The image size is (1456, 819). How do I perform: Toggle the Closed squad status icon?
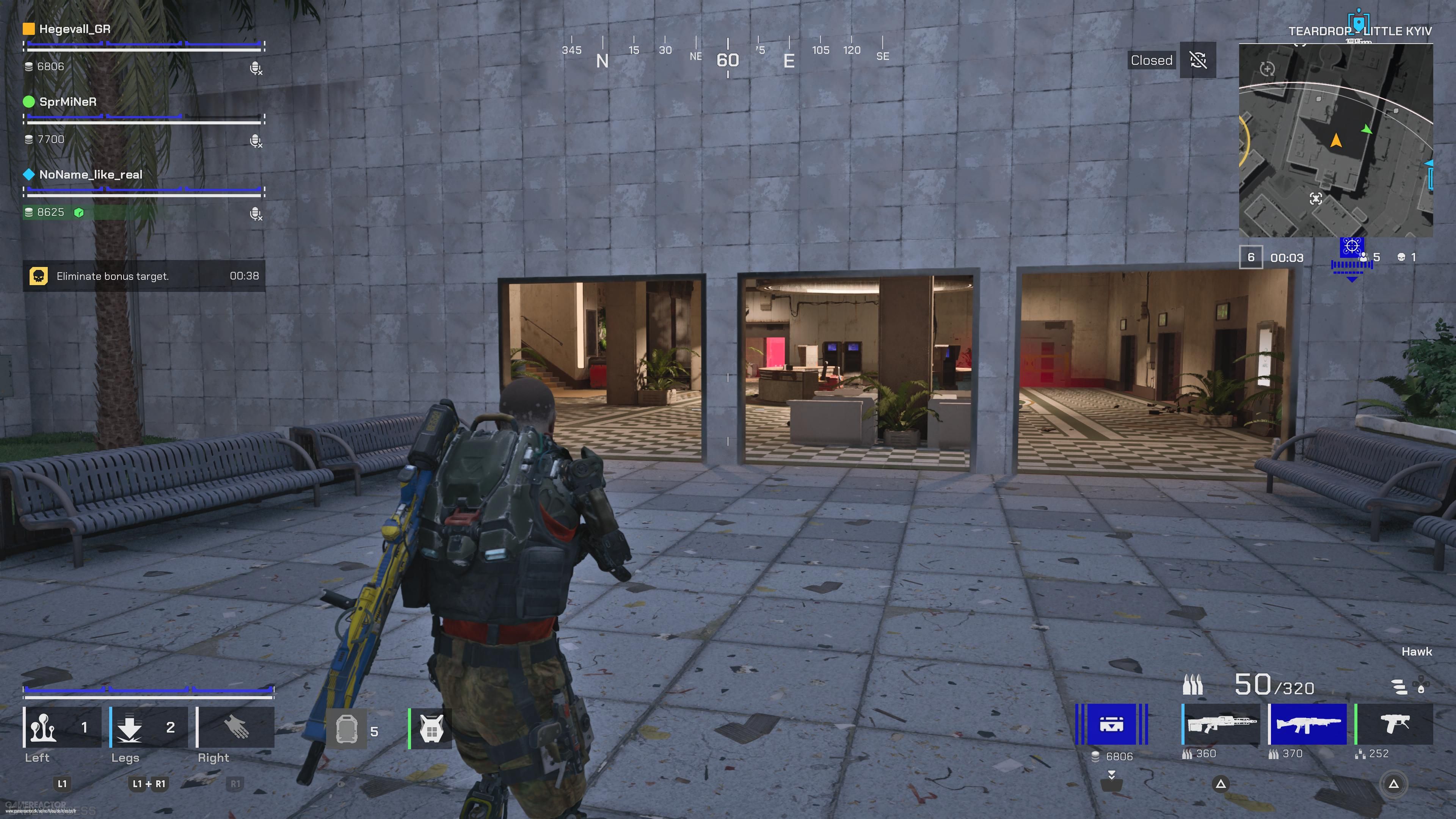point(1198,60)
